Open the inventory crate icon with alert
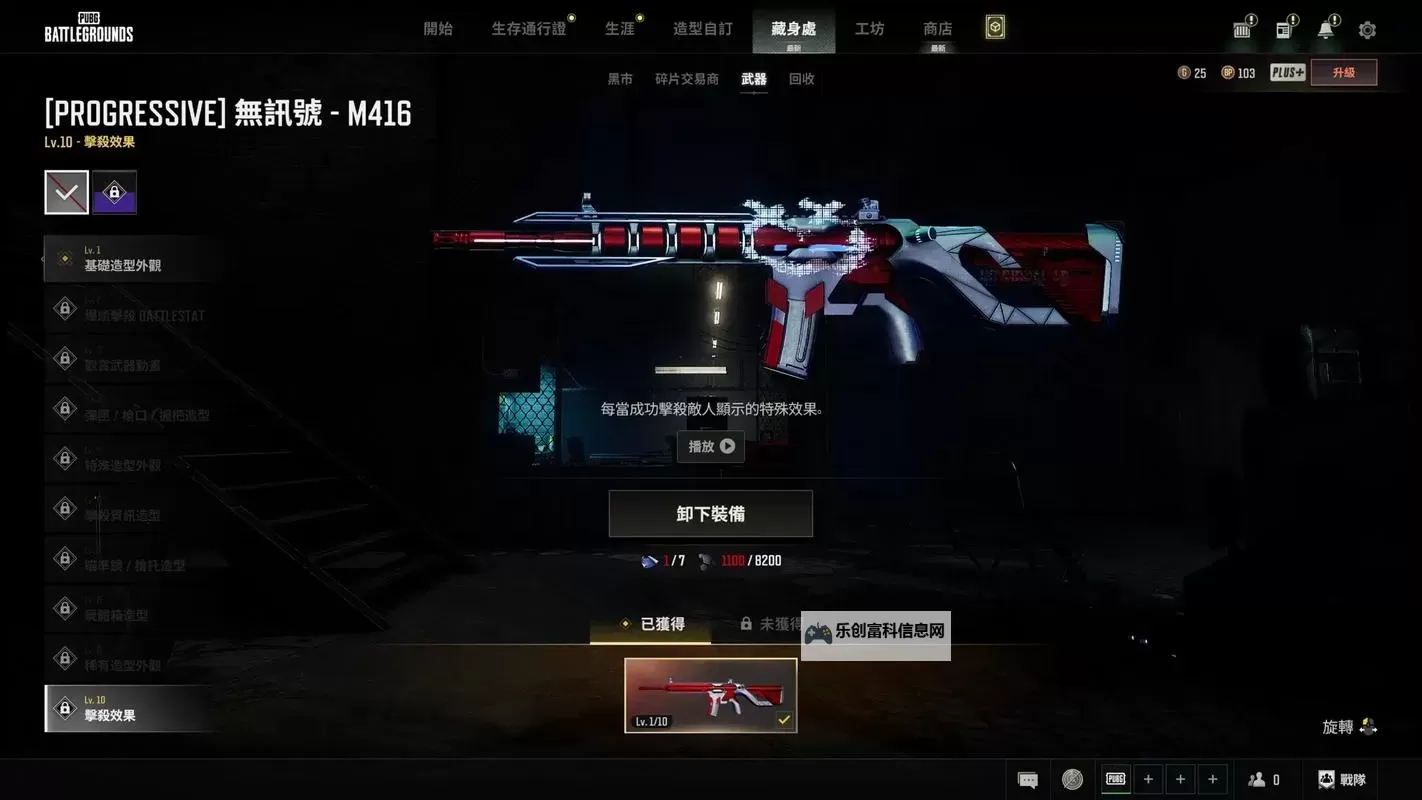Viewport: 1422px width, 800px height. pos(1242,29)
